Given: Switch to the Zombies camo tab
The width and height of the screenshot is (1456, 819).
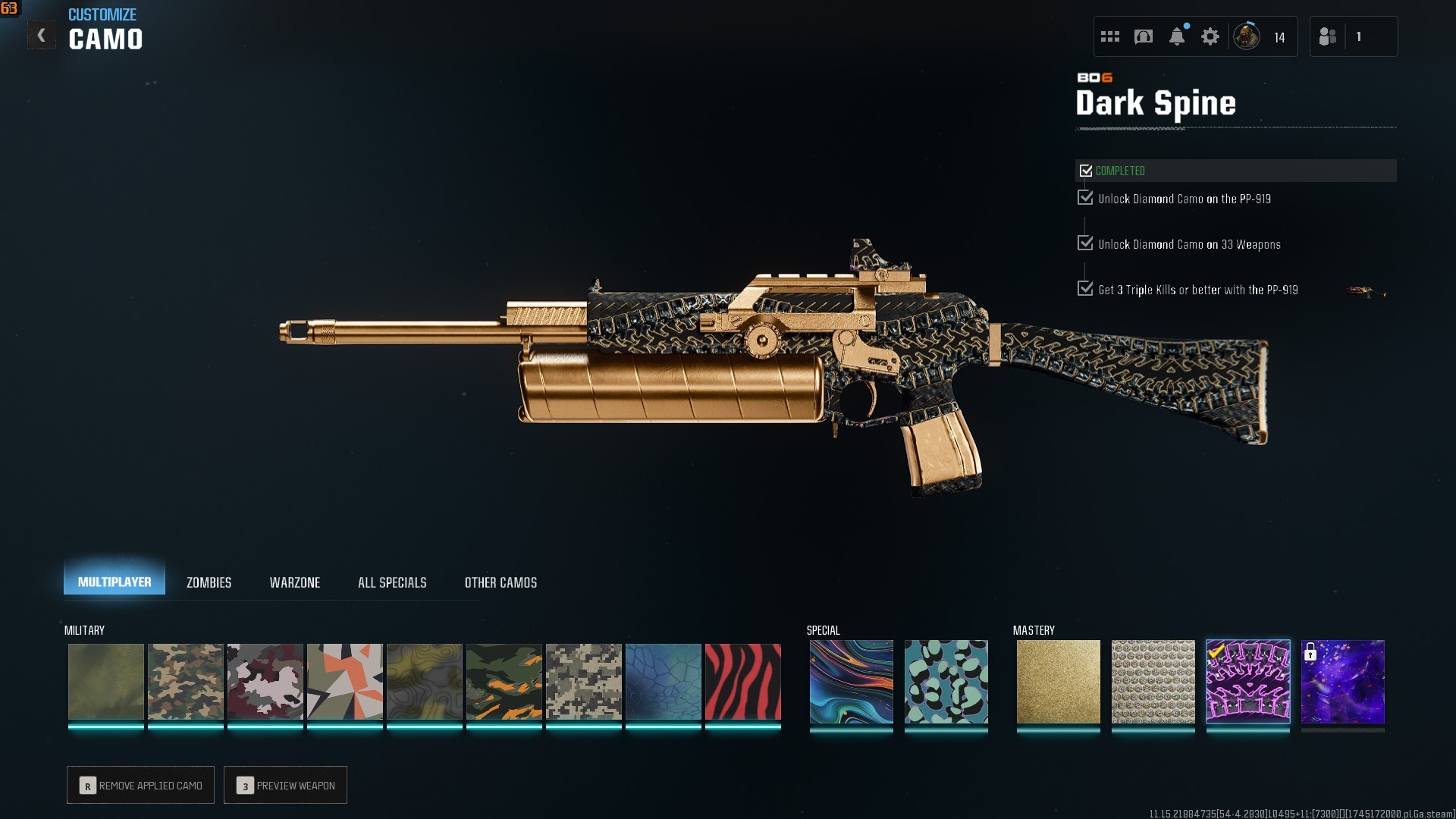Looking at the screenshot, I should (x=209, y=582).
